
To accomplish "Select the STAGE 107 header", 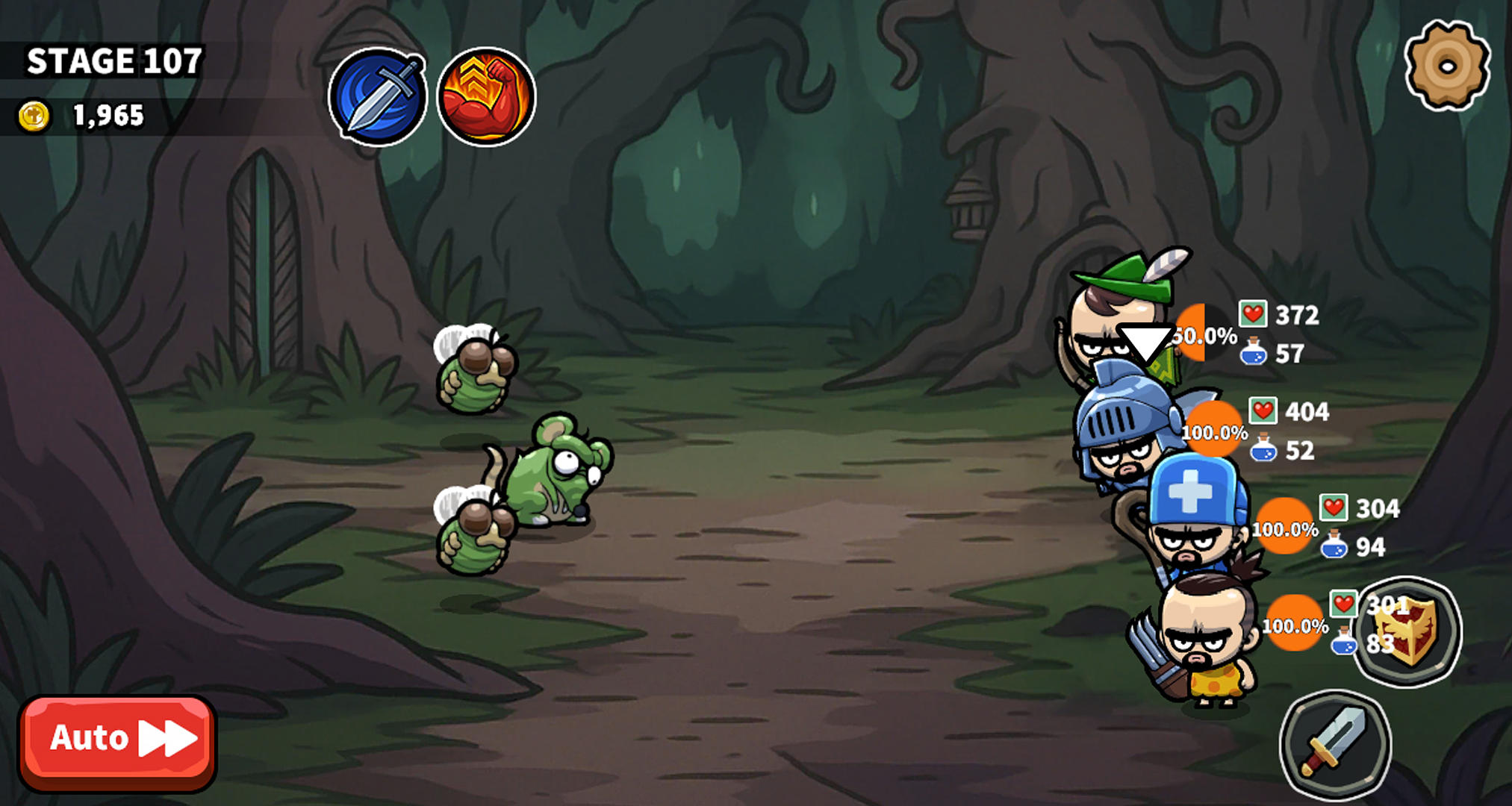I will coord(113,61).
